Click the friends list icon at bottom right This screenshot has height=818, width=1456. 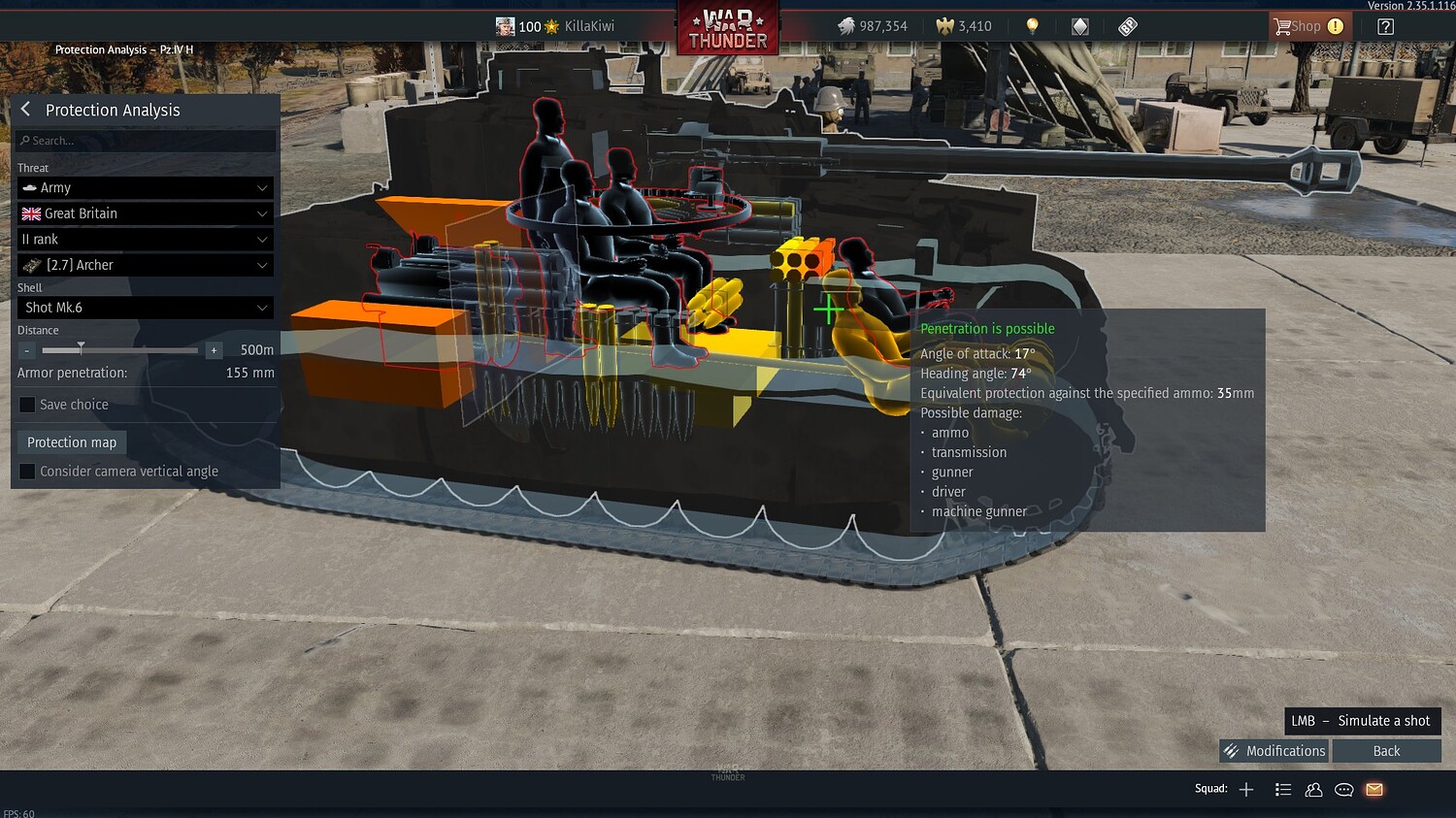[x=1313, y=790]
